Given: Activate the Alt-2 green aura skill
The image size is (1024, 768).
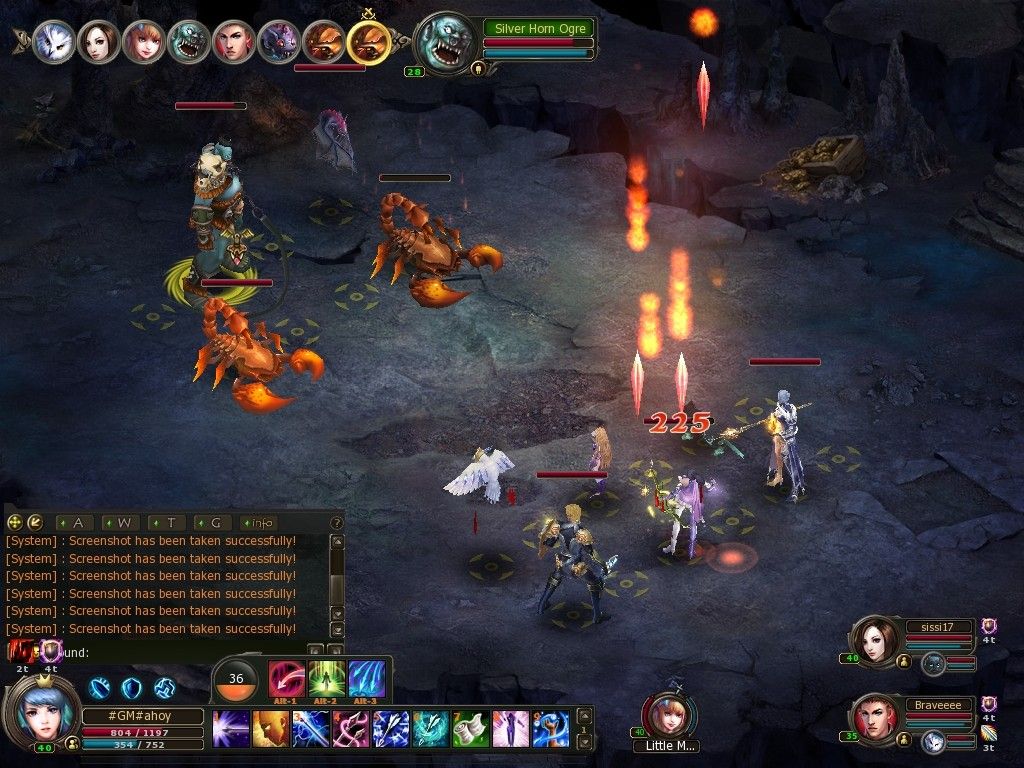Looking at the screenshot, I should [x=326, y=680].
